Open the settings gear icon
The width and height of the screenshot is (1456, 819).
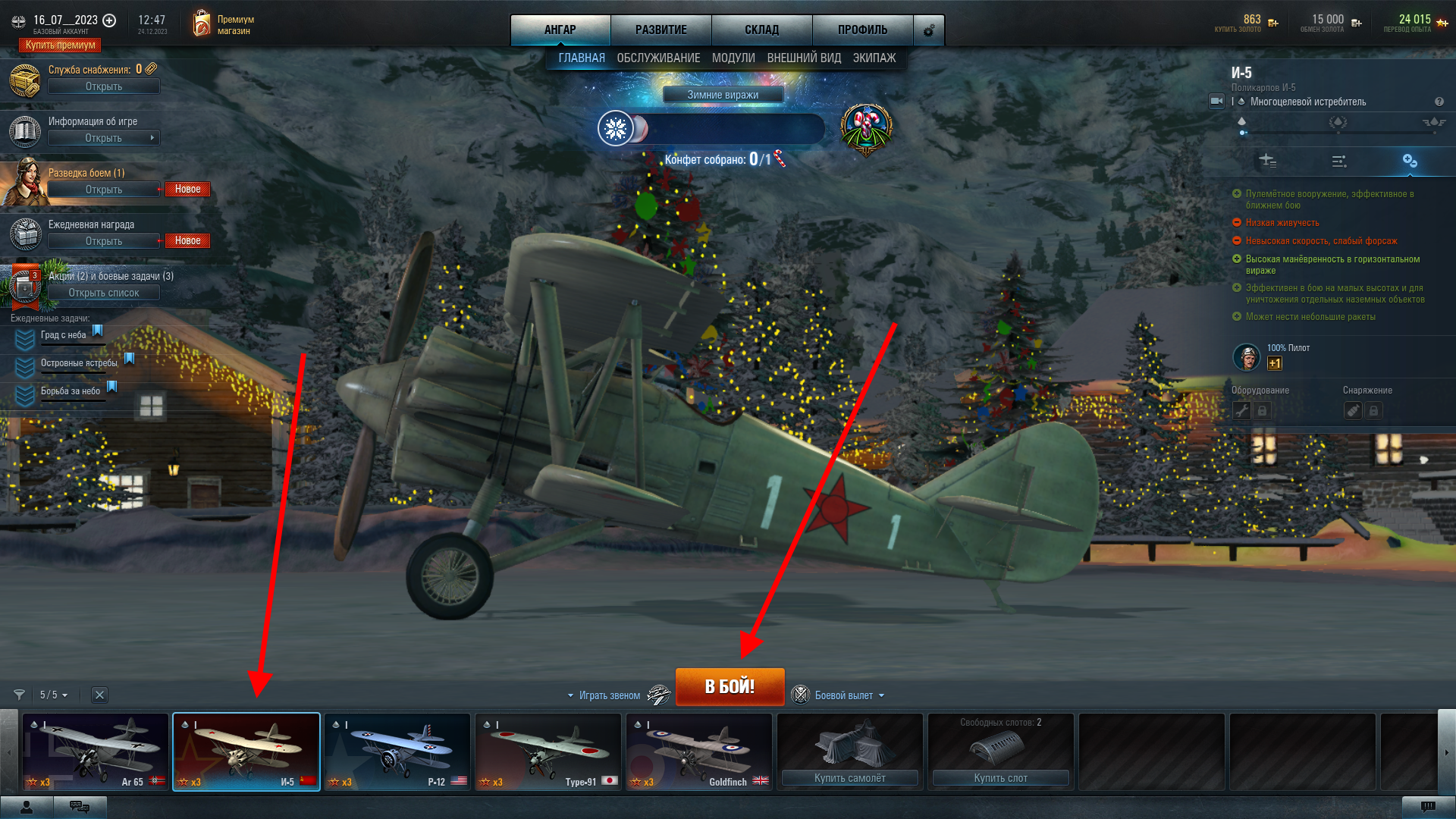[929, 30]
